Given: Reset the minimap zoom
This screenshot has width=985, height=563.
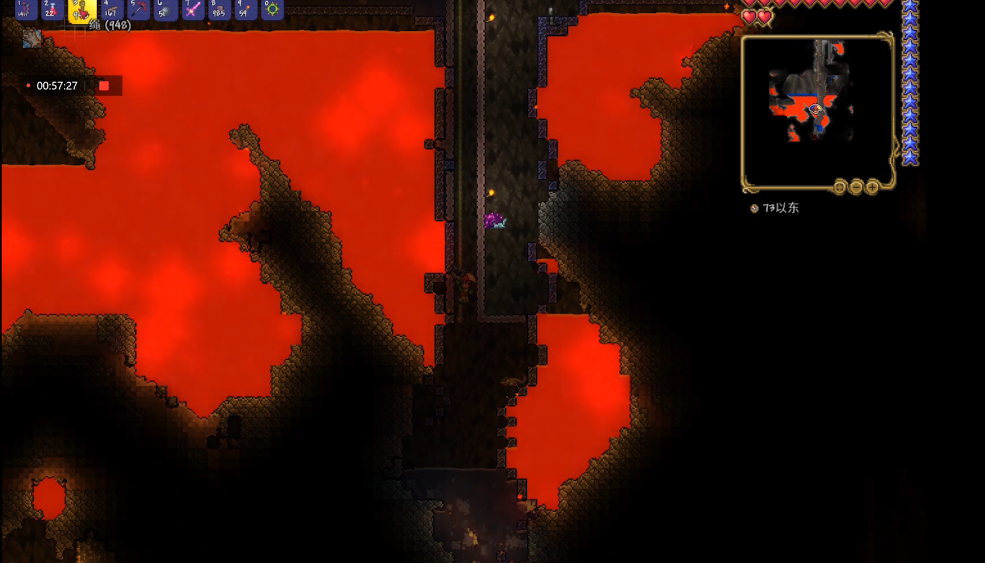Looking at the screenshot, I should click(840, 187).
